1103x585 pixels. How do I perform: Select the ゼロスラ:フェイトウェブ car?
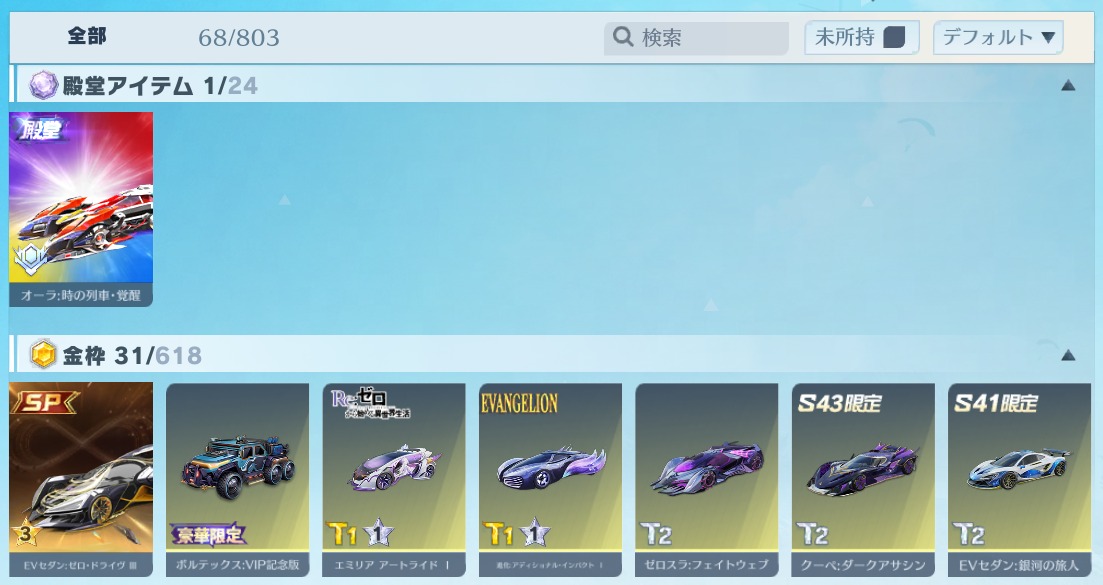(706, 478)
